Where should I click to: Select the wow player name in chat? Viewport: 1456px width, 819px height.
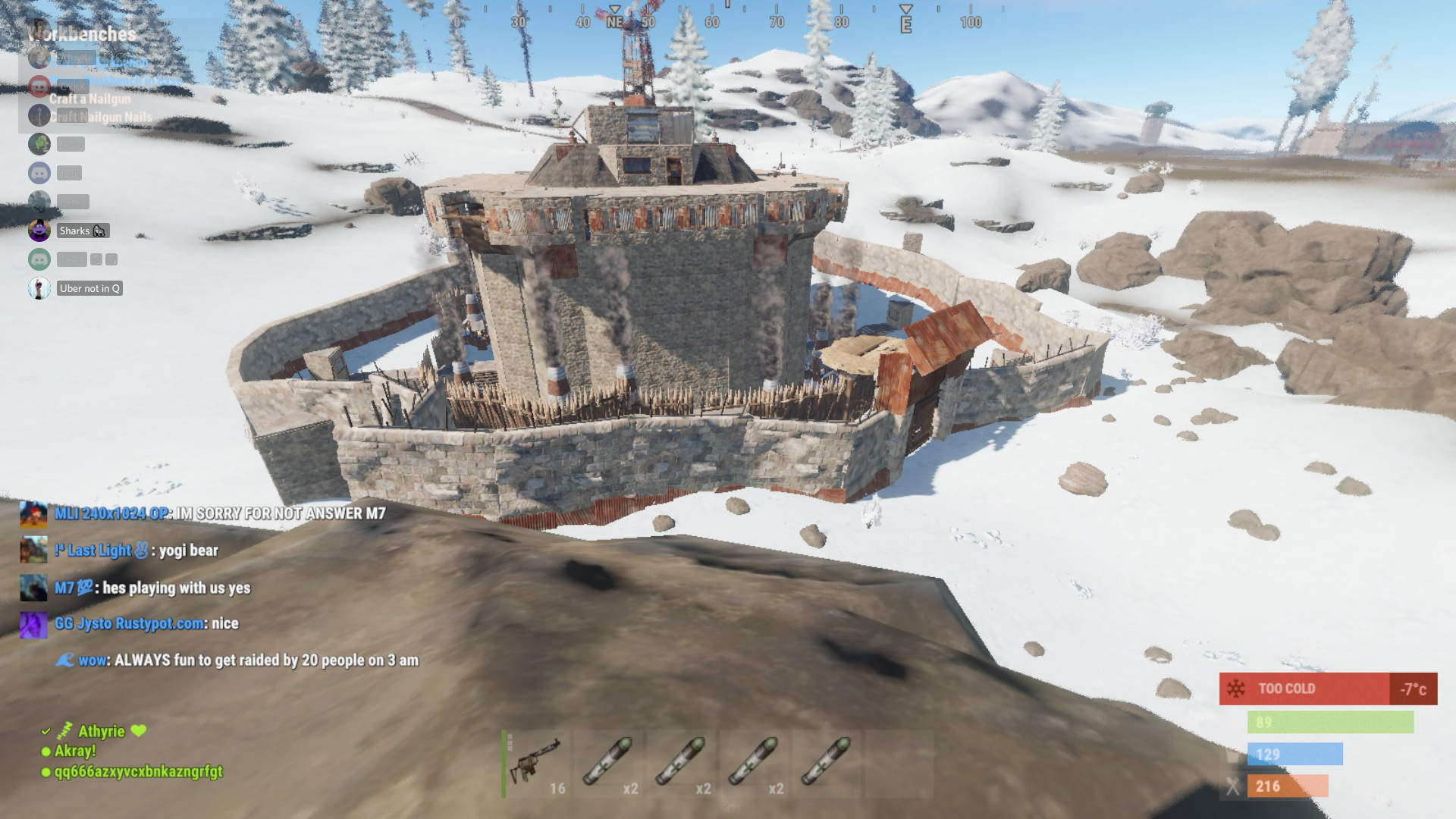(x=93, y=661)
